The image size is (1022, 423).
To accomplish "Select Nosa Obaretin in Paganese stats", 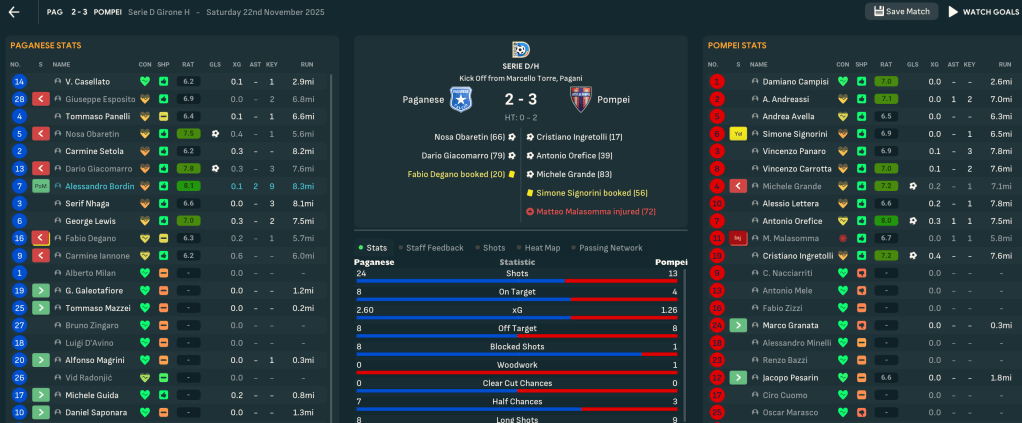I will [92, 133].
